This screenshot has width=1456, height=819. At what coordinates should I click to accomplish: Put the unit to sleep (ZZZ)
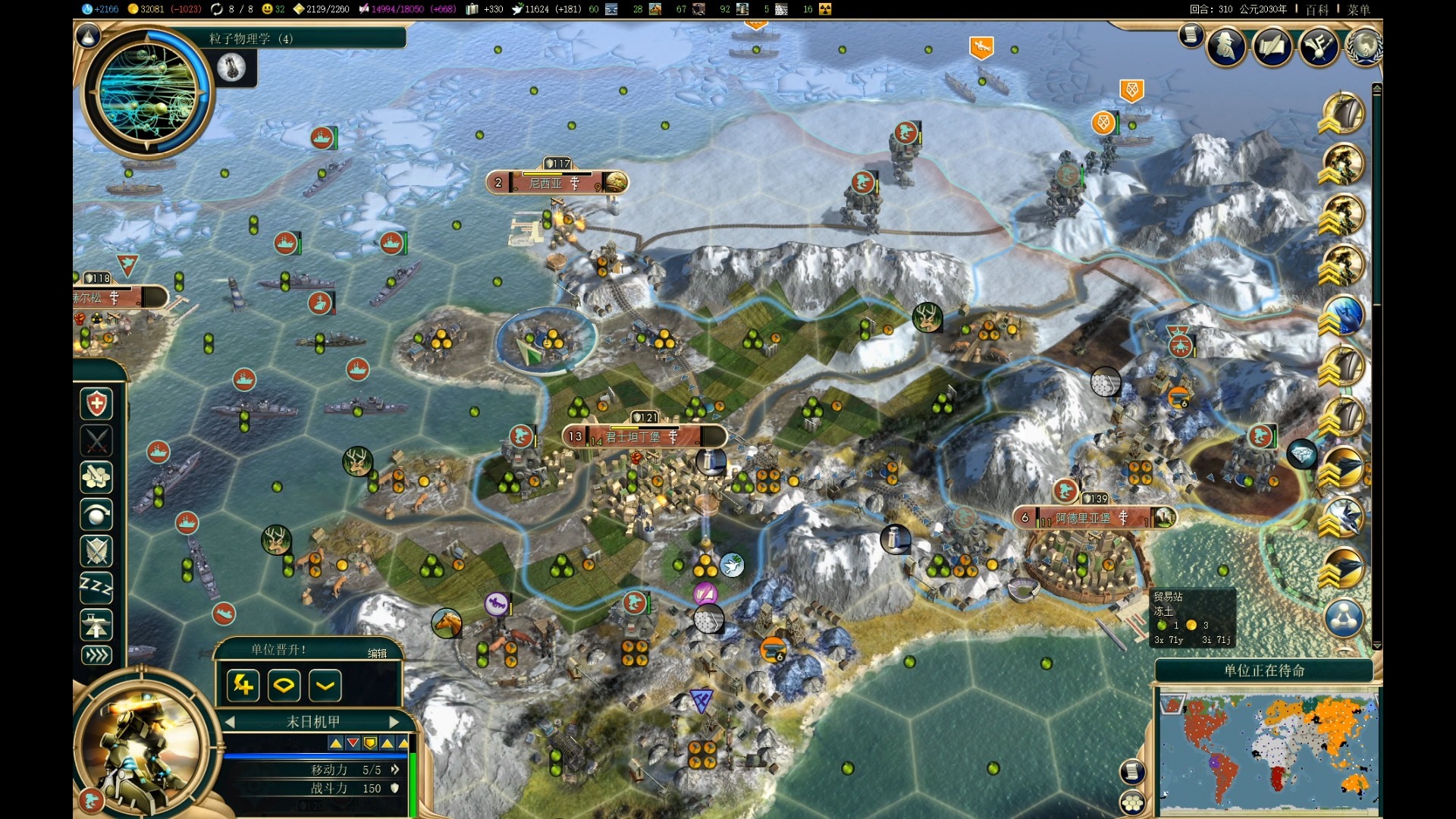tap(96, 586)
